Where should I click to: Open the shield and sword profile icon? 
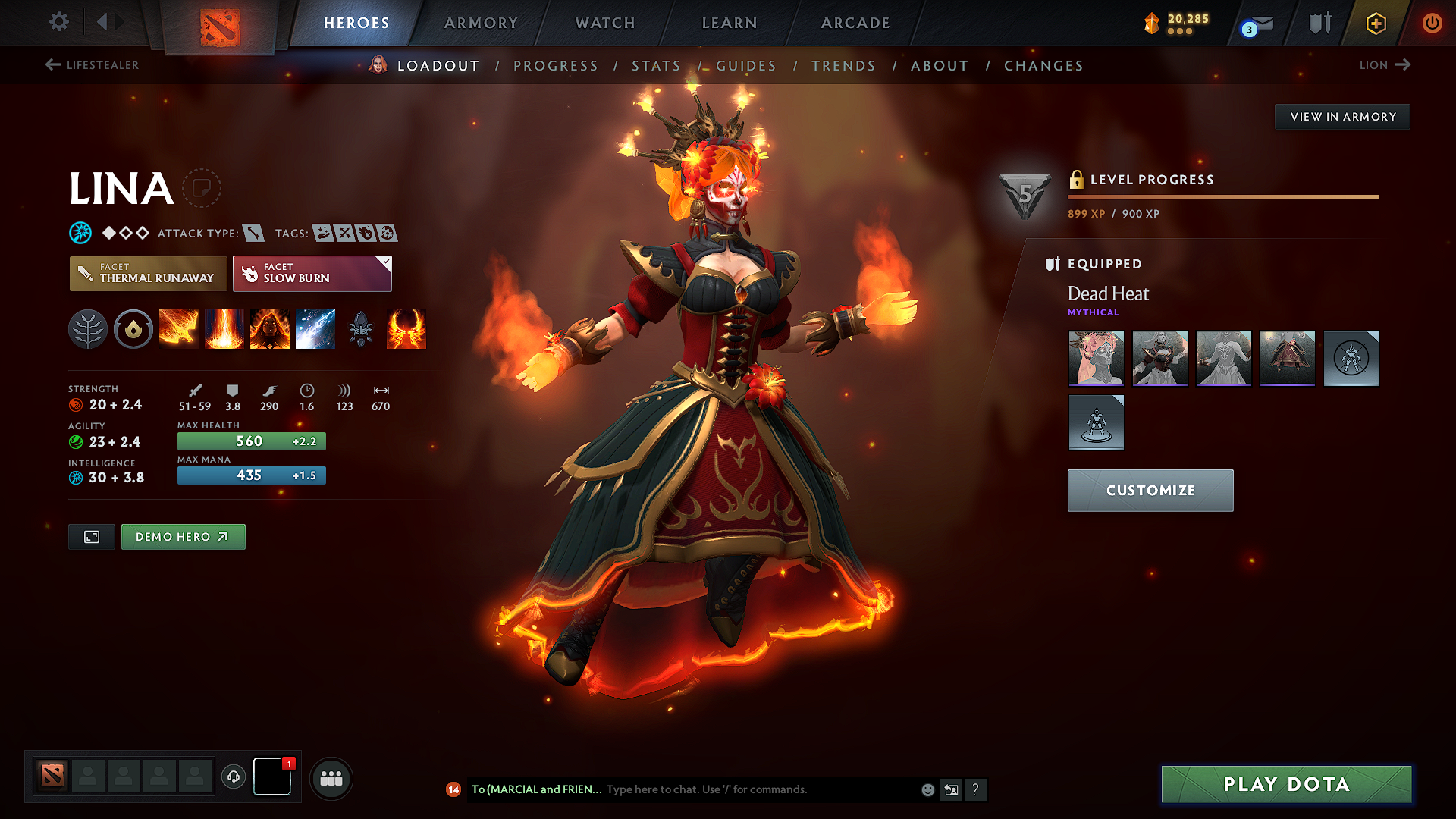coord(1319,23)
